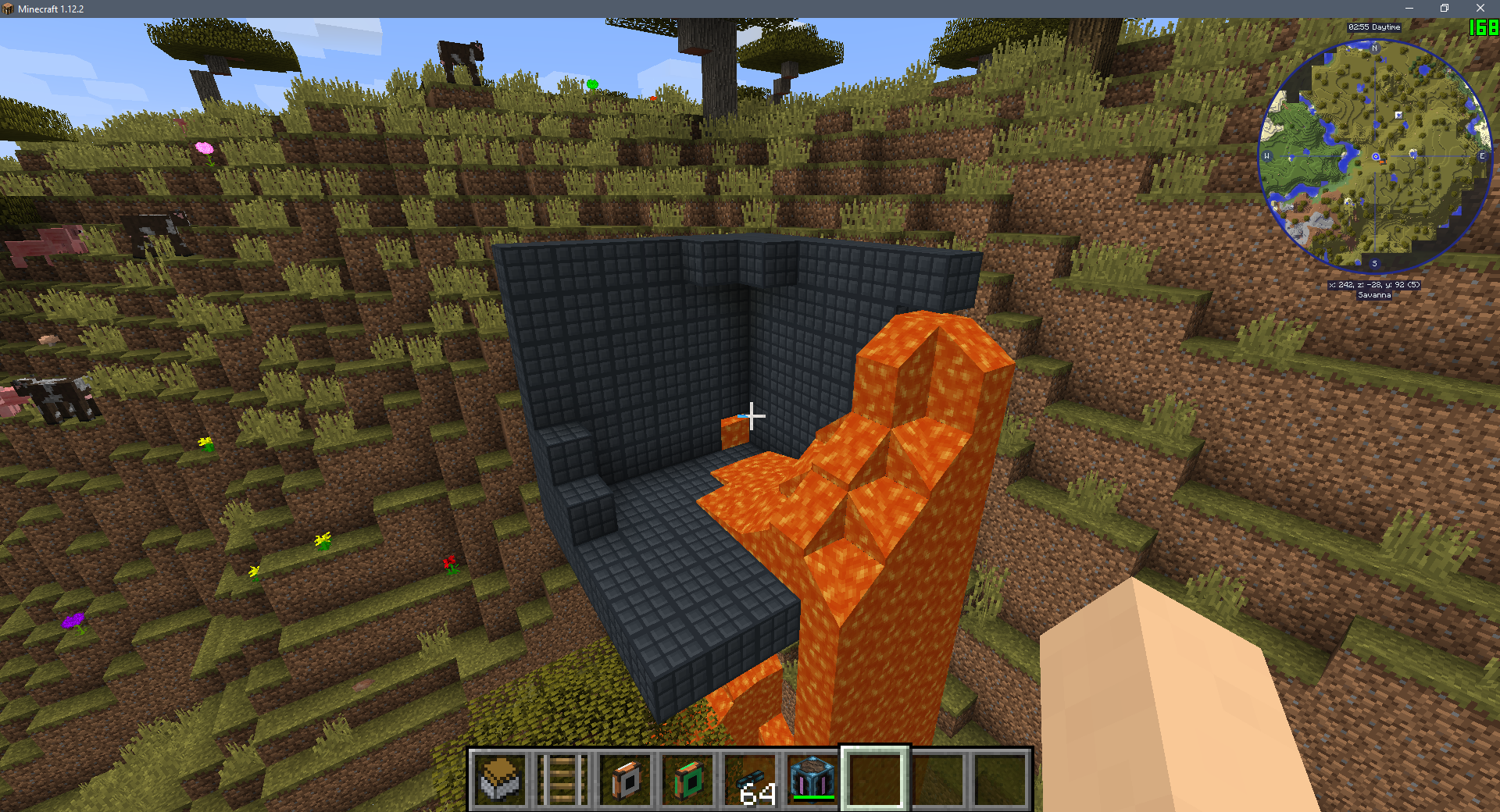Select the rail item slot
This screenshot has width=1500, height=812.
pyautogui.click(x=562, y=779)
